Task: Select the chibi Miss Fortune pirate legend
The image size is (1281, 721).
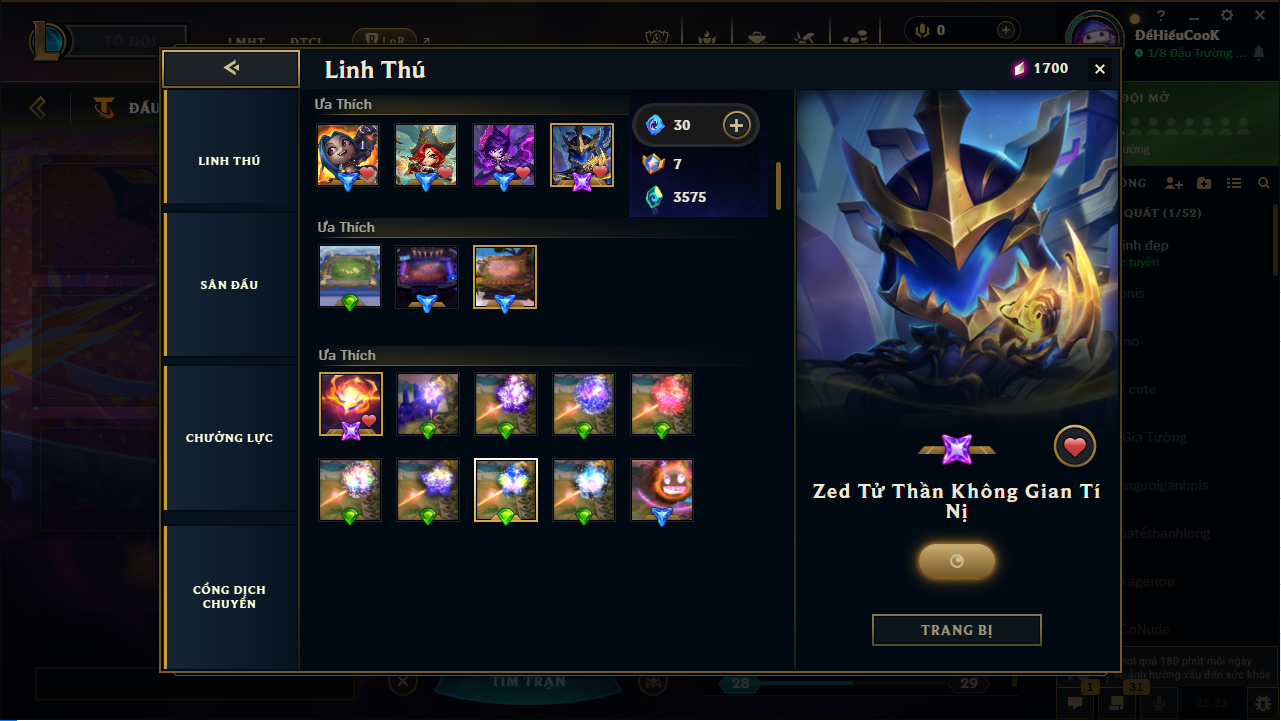Action: point(425,155)
